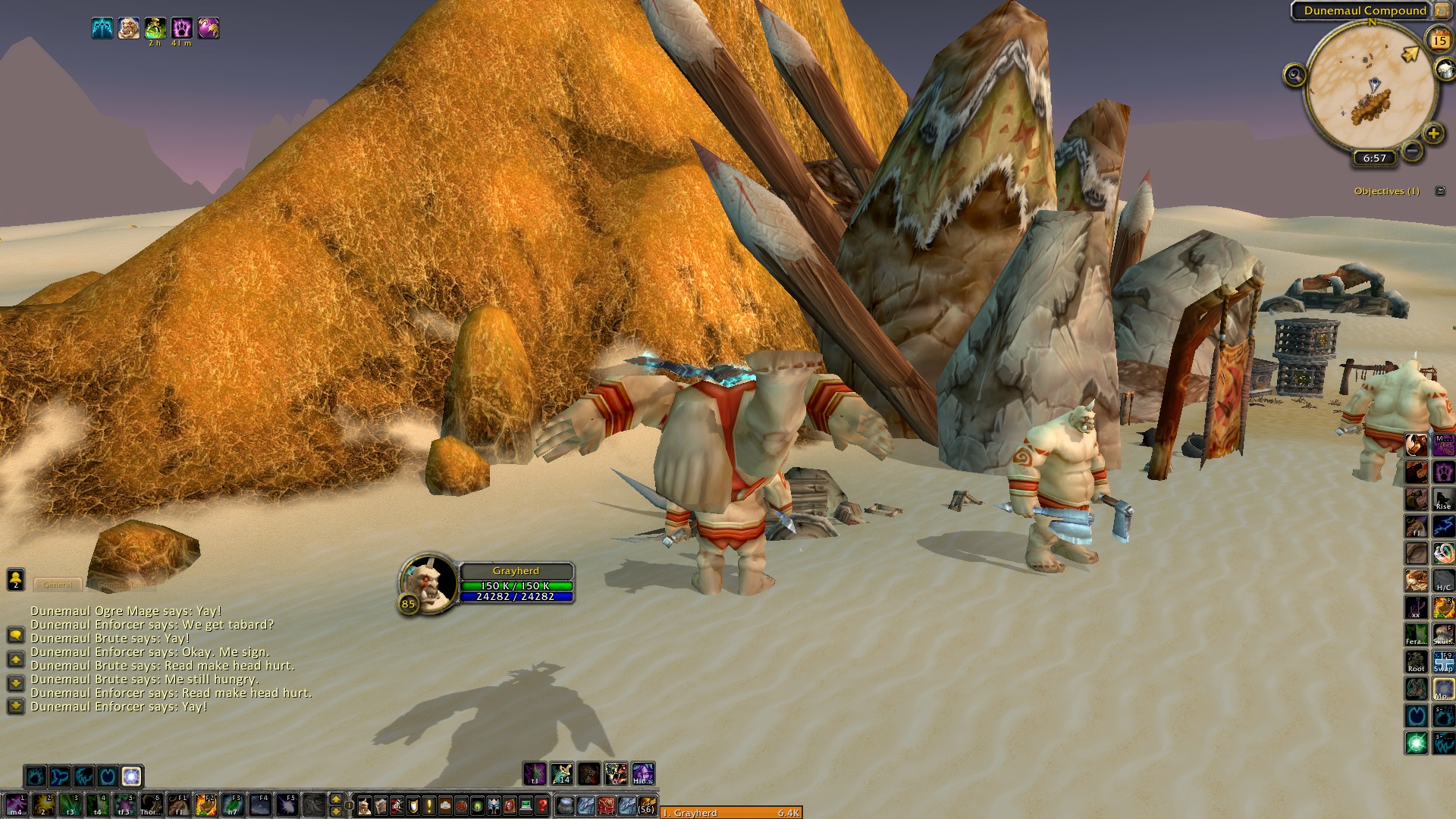Use the Thor... macro on action bar
1456x819 pixels.
[x=151, y=804]
